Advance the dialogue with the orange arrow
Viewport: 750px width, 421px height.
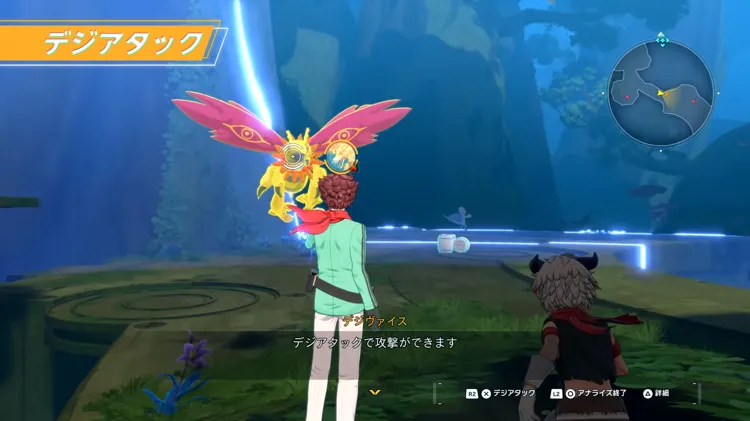(375, 392)
